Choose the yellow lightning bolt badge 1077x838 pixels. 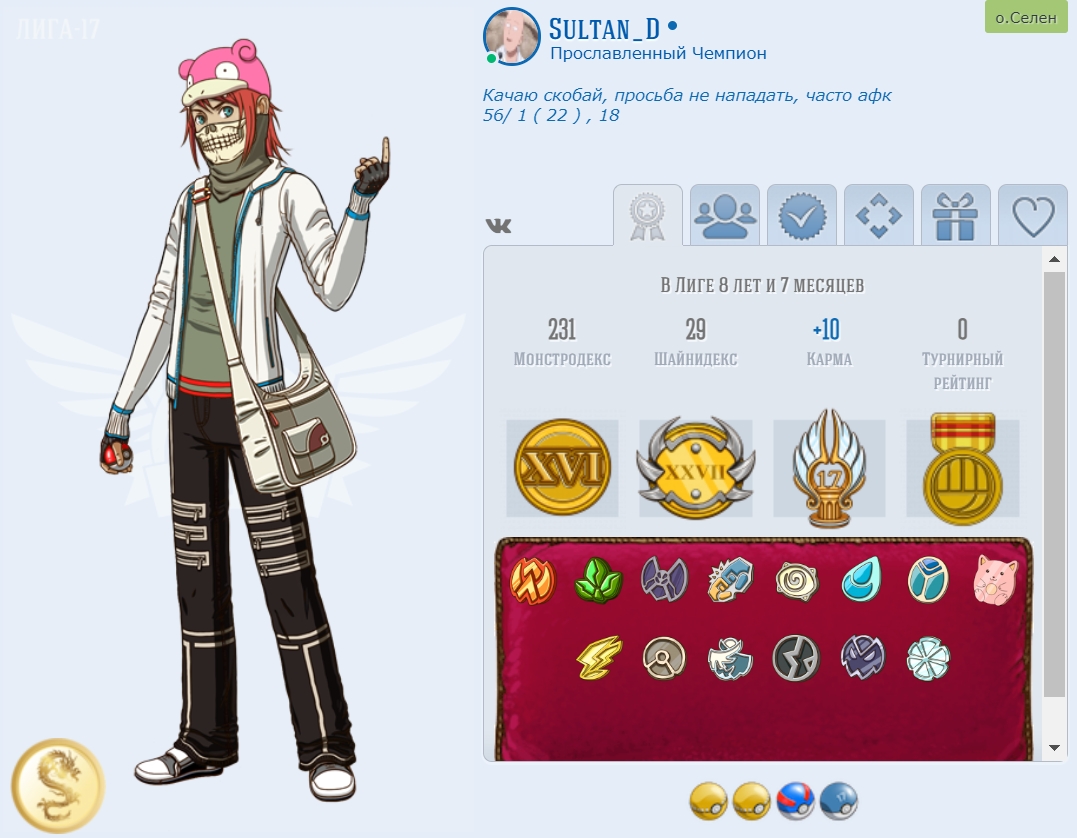click(599, 658)
